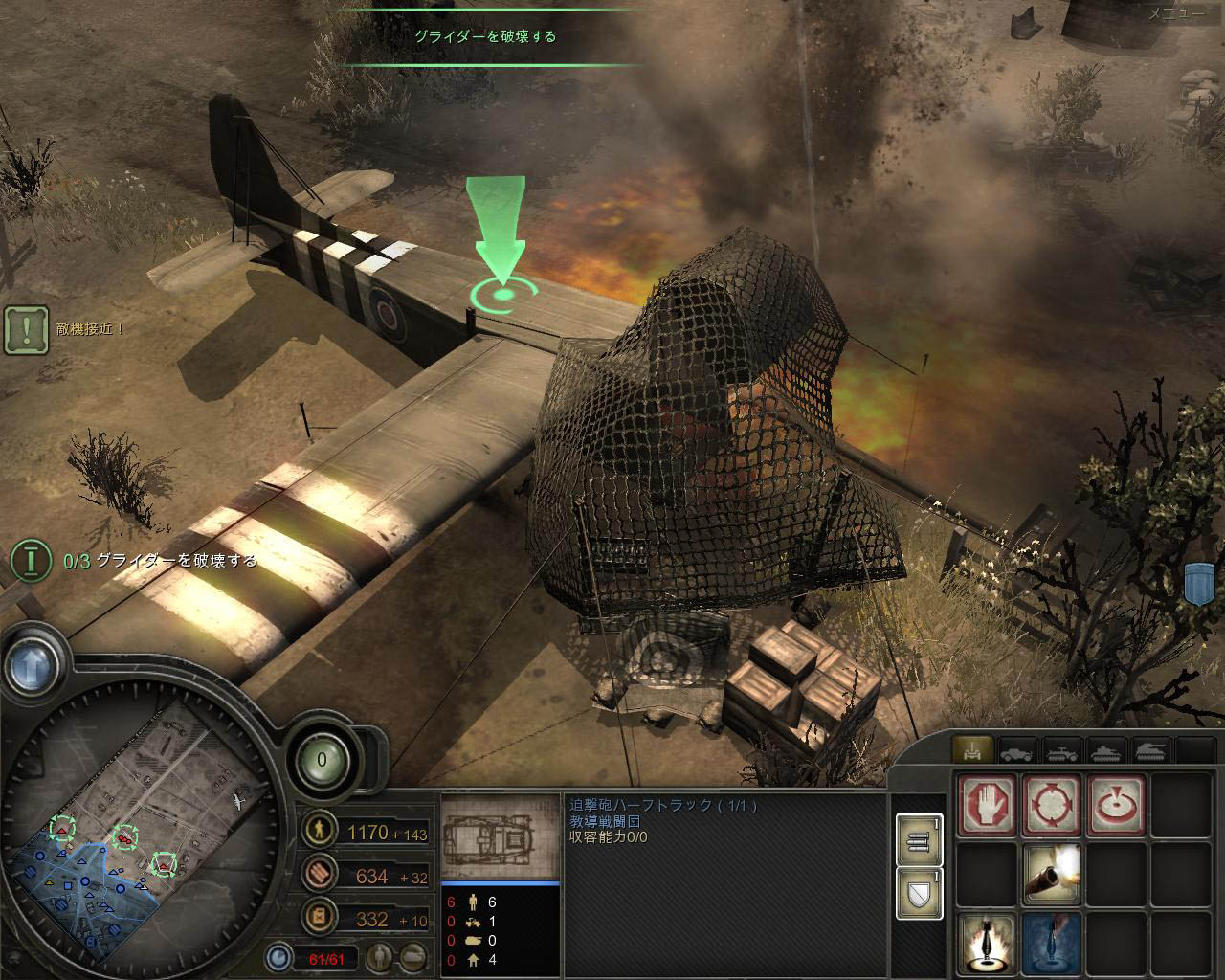Choose the red circular arrows command

coord(1051,805)
